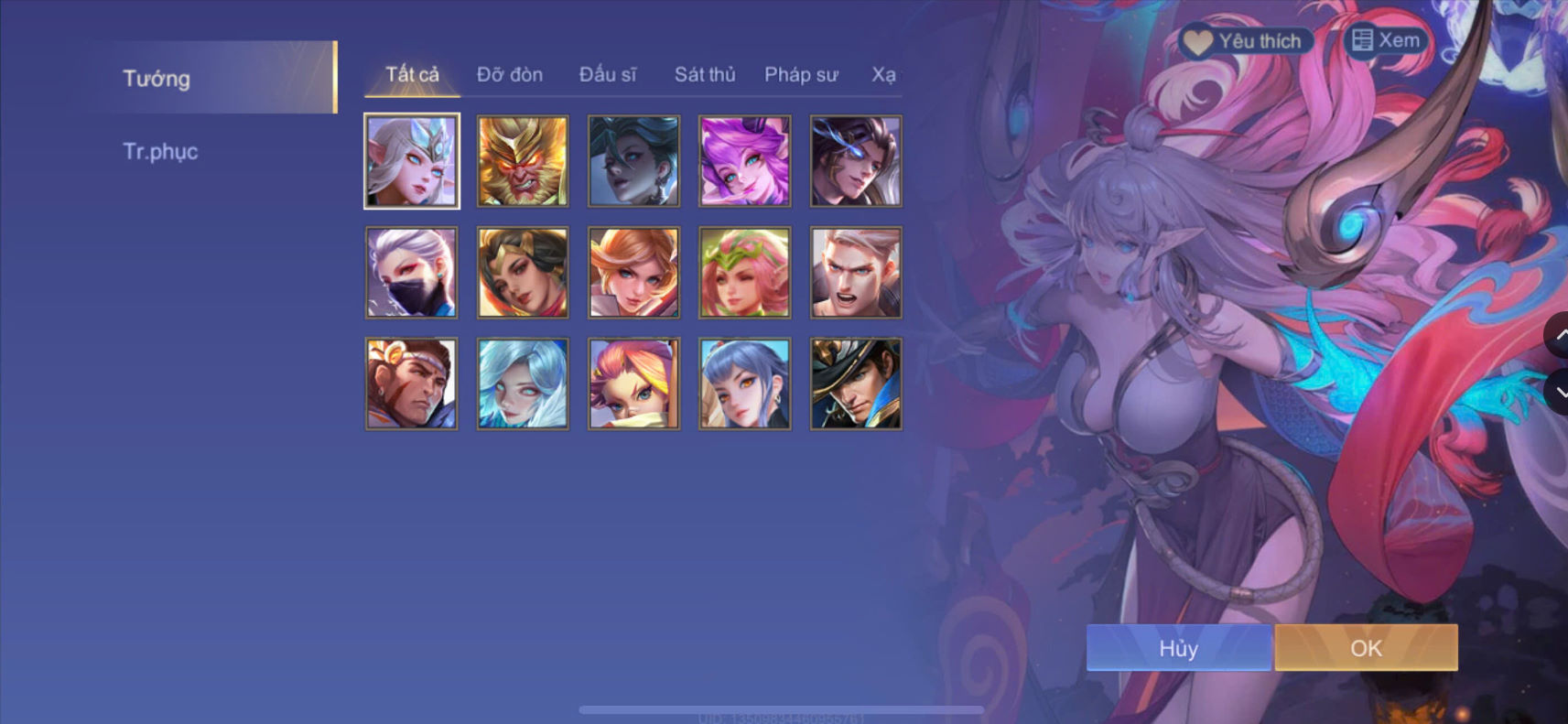Tap the down arrow chevron on right edge
Viewport: 1568px width, 724px height.
point(1560,394)
